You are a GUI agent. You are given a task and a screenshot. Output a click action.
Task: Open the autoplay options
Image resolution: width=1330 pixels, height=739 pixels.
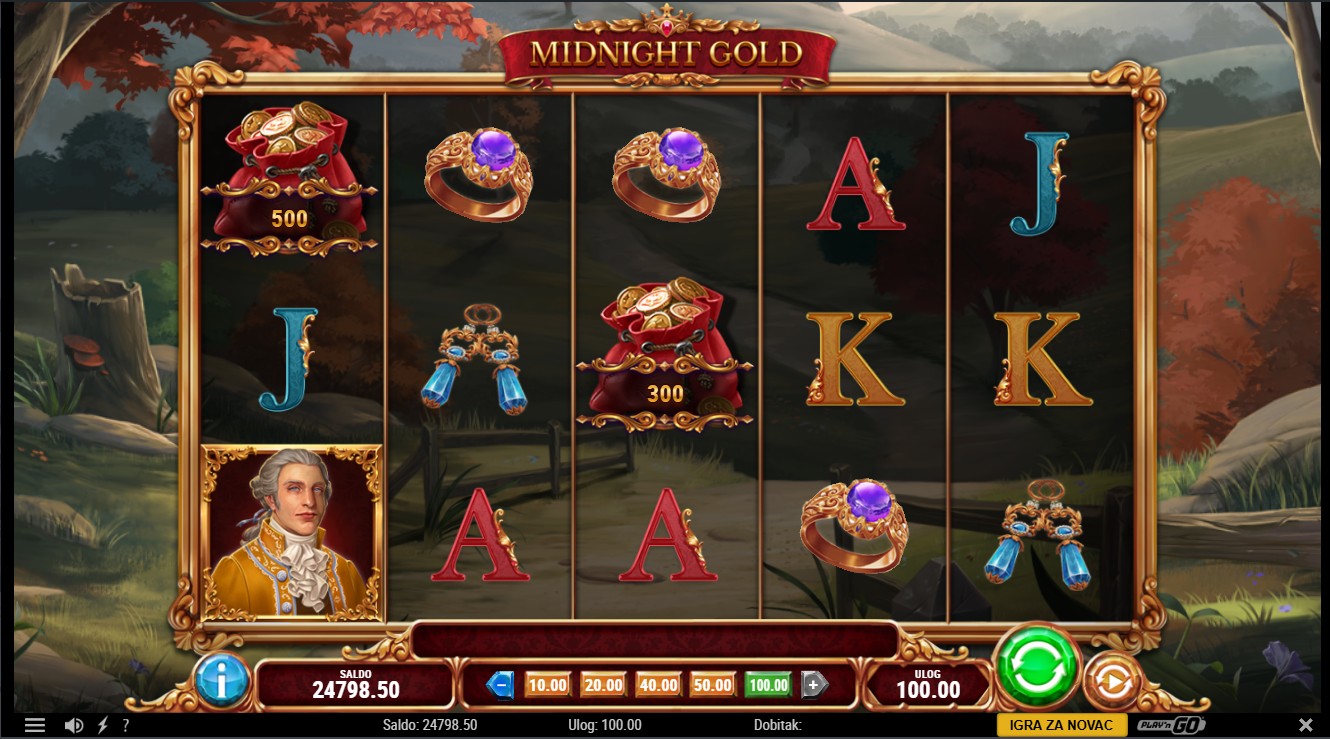(1112, 681)
